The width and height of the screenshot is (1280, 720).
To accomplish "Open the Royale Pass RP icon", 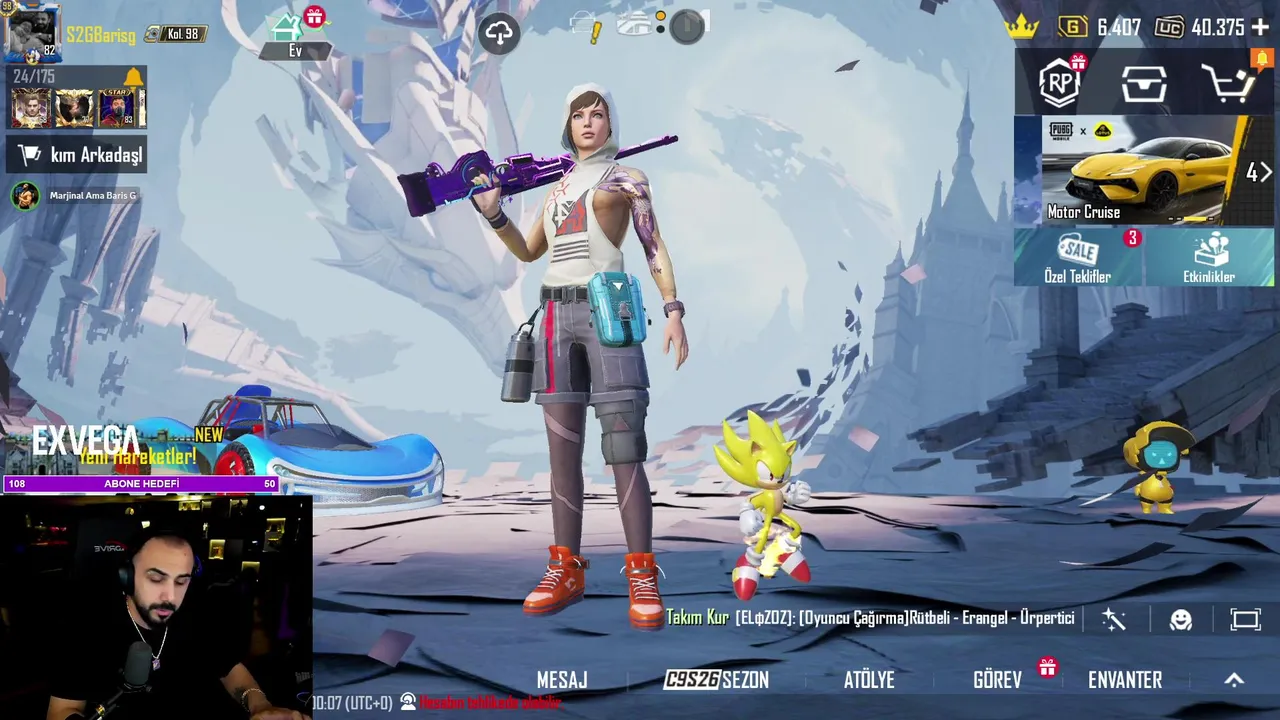I will point(1059,83).
